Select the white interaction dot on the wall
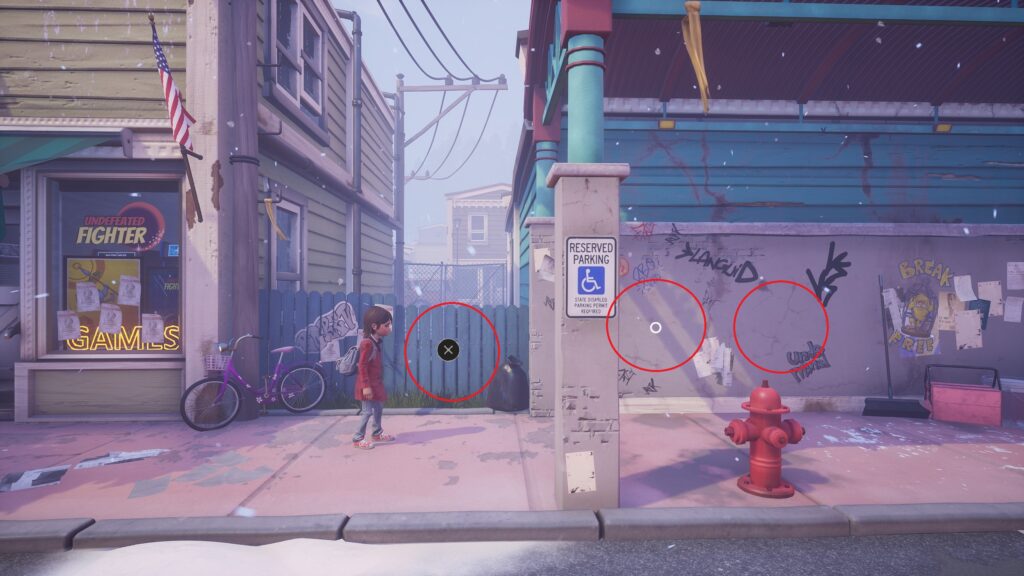 tap(655, 327)
